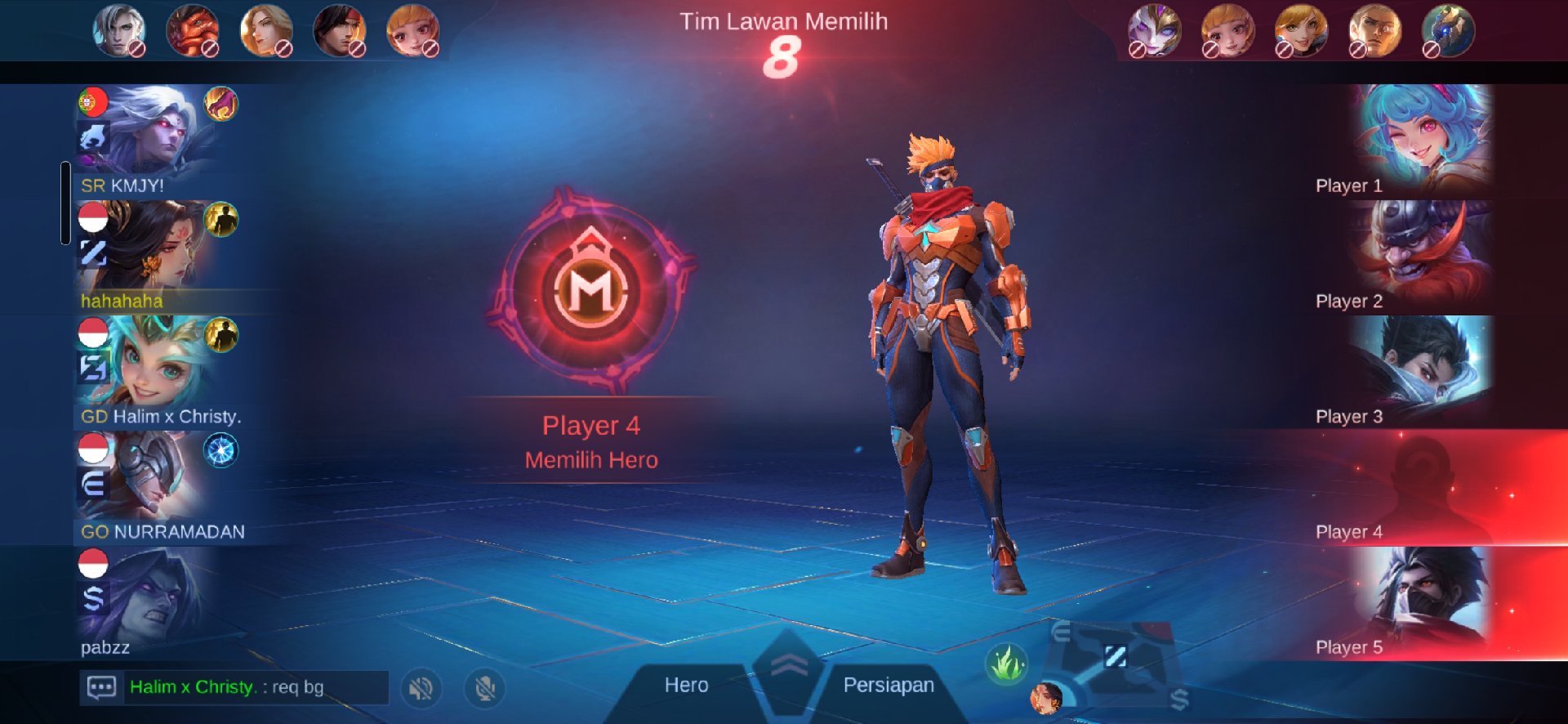Click the blue battle spell icon on GO NURRAMADAN
The image size is (1568, 724).
click(x=220, y=450)
